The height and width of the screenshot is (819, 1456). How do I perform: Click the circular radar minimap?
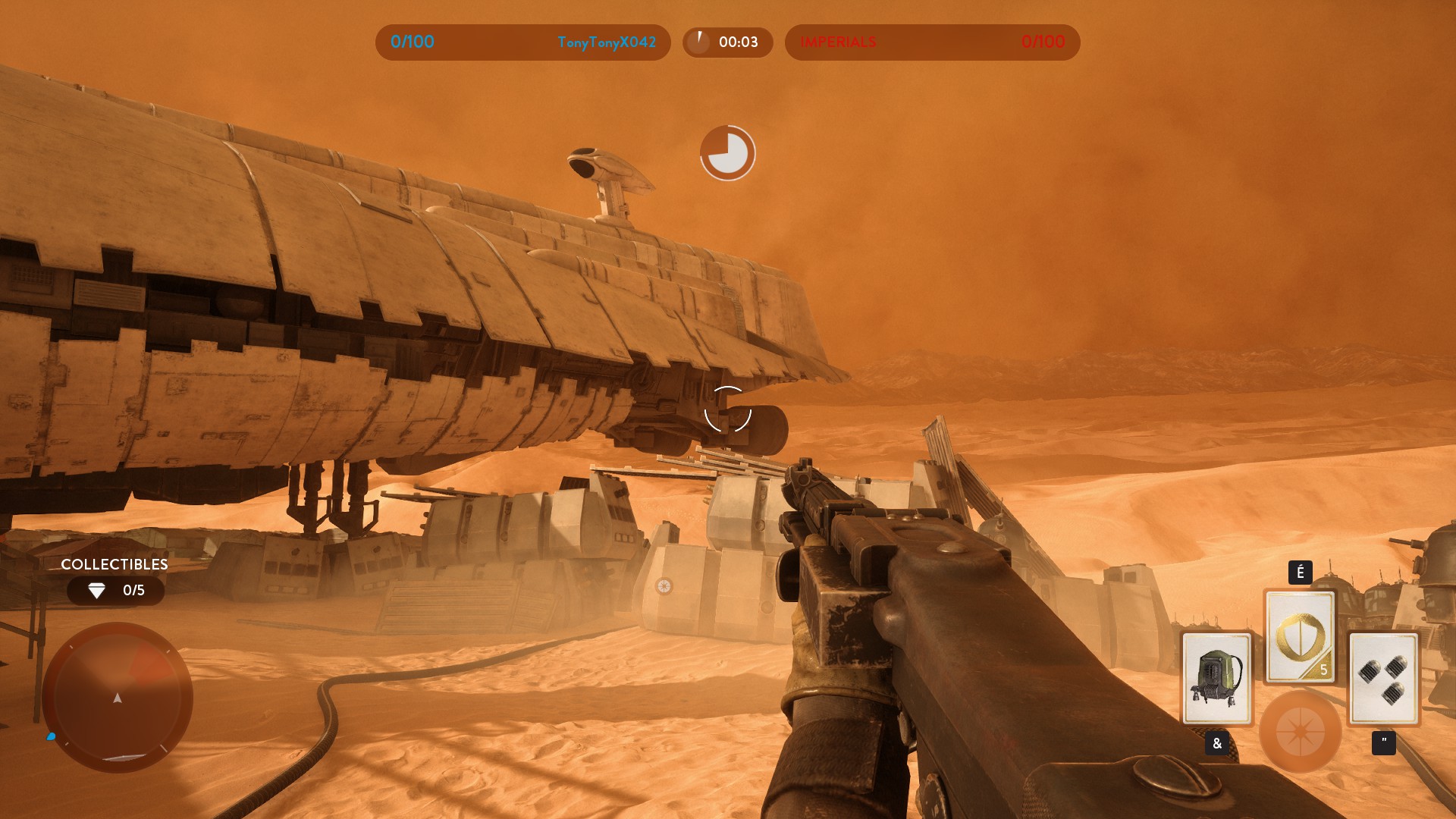tap(118, 697)
